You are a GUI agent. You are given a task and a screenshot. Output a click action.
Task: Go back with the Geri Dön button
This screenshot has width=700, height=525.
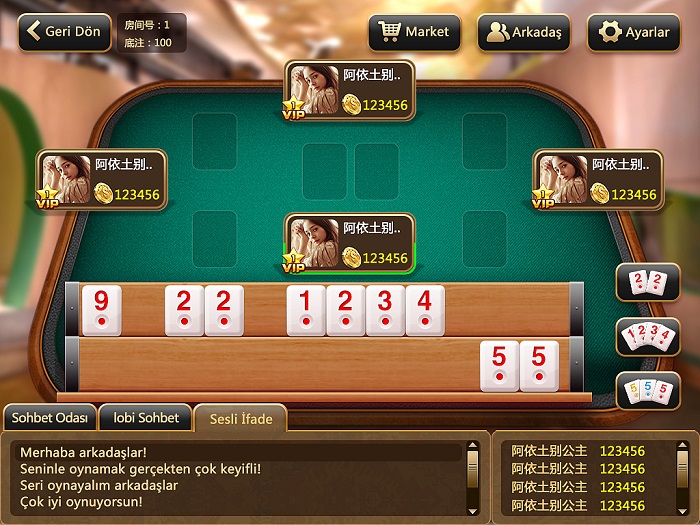64,32
